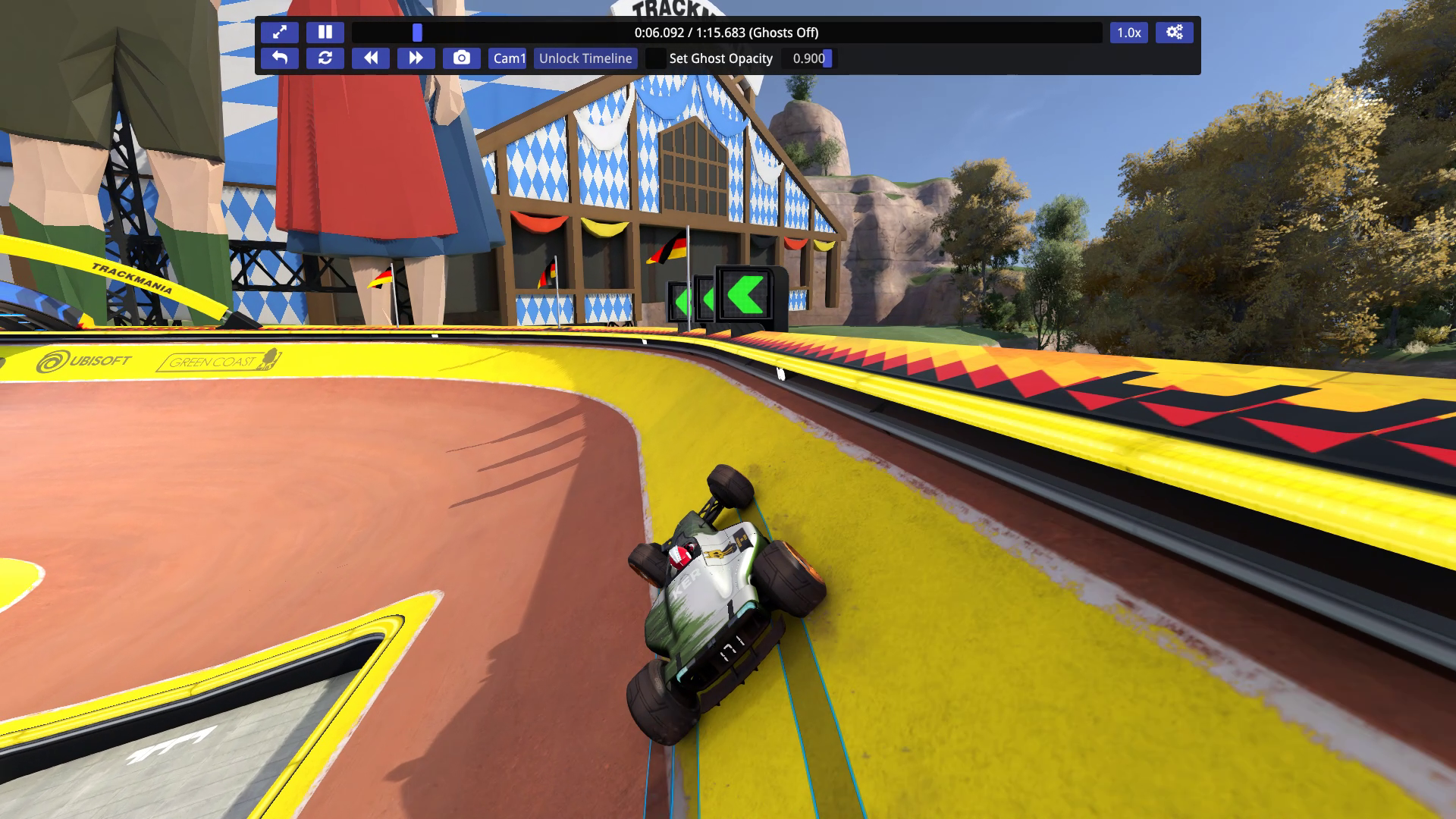Select the Unlock Timeline button
This screenshot has width=1456, height=819.
click(x=585, y=58)
